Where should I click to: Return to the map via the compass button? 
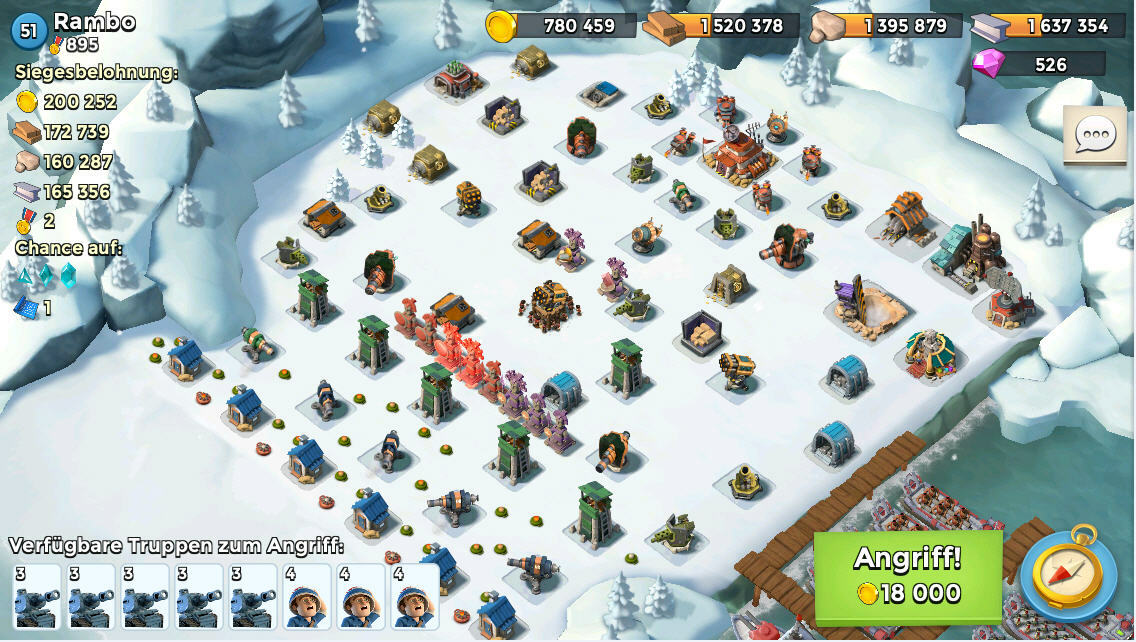pyautogui.click(x=1068, y=577)
